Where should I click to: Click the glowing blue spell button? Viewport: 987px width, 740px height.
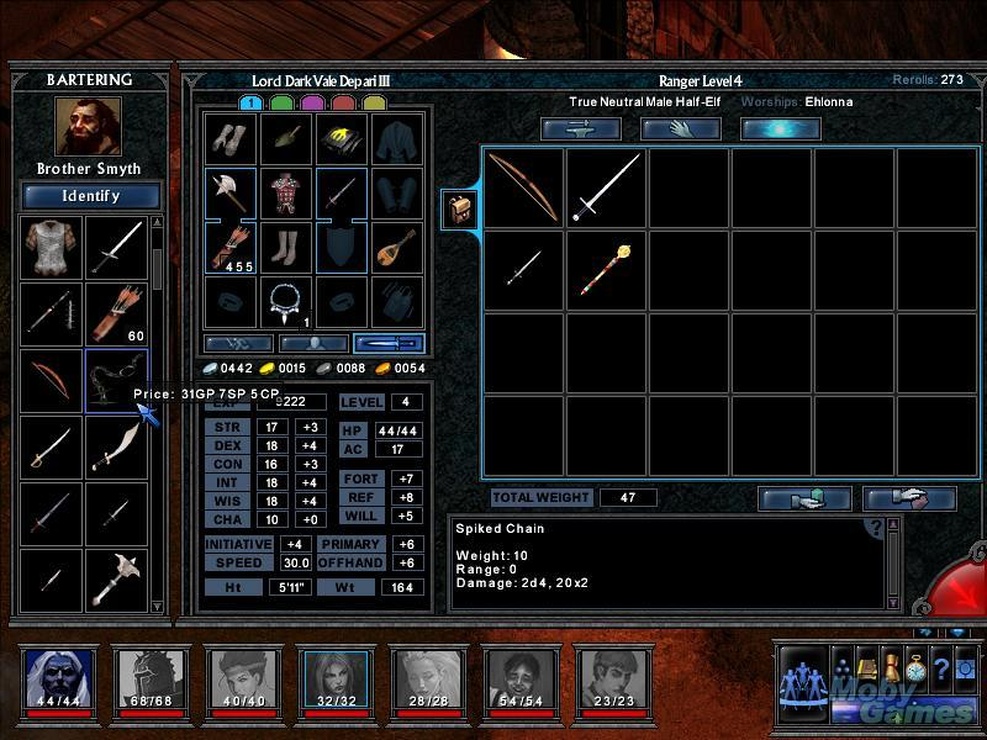coord(780,129)
